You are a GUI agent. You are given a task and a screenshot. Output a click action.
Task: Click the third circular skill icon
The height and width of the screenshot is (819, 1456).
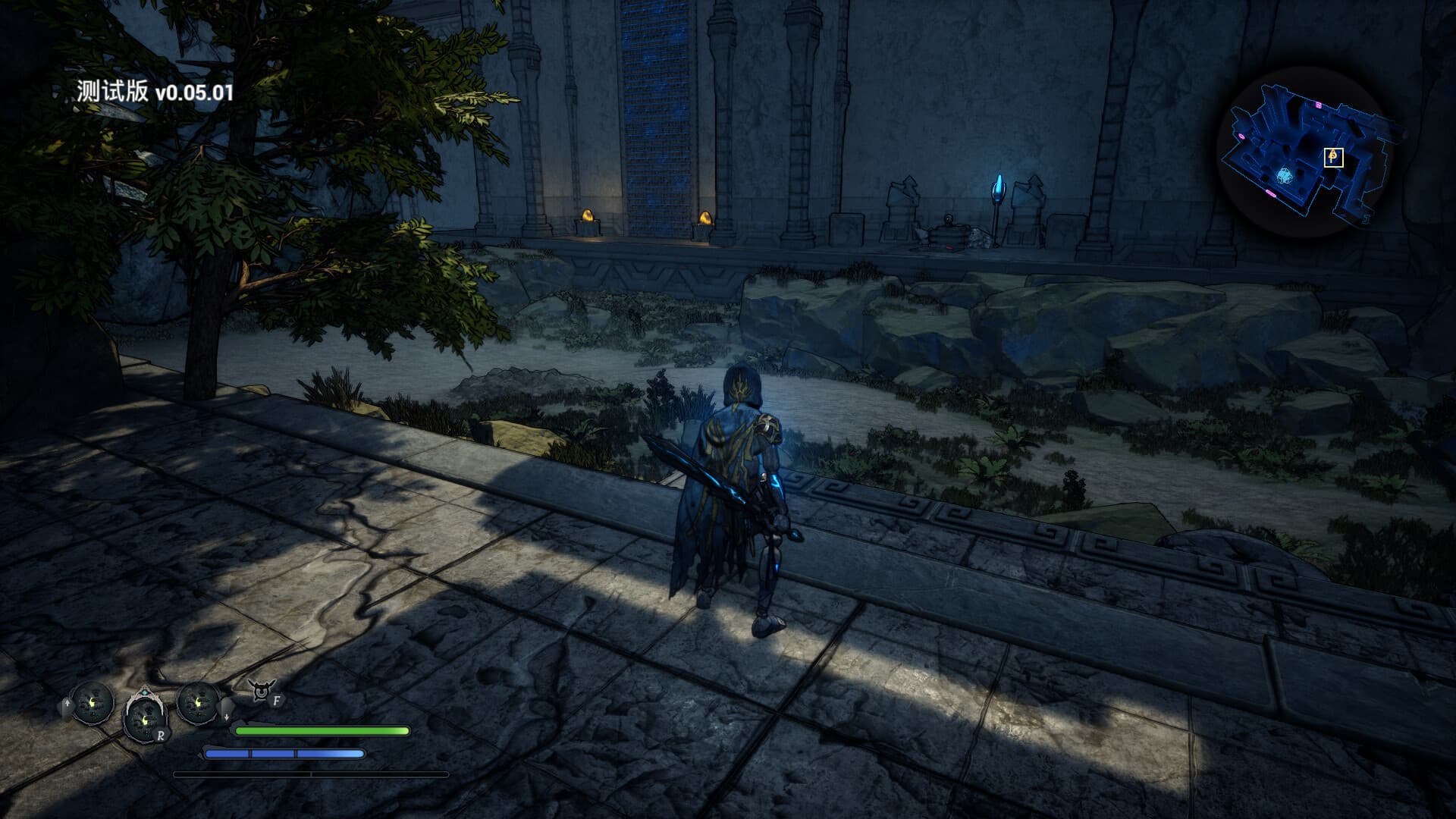(198, 704)
